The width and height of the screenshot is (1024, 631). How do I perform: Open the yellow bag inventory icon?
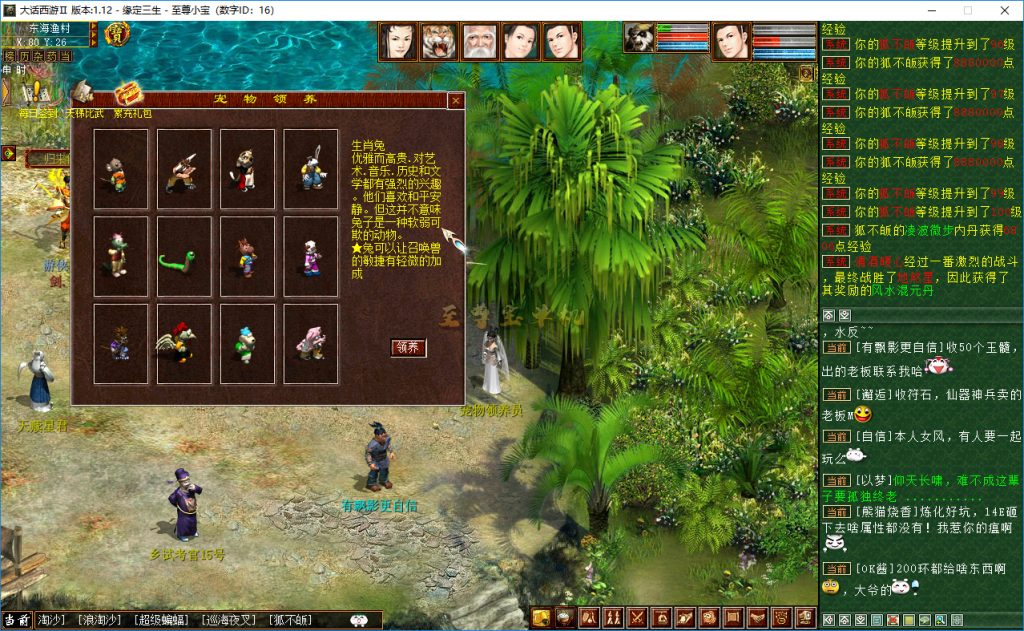(x=542, y=618)
